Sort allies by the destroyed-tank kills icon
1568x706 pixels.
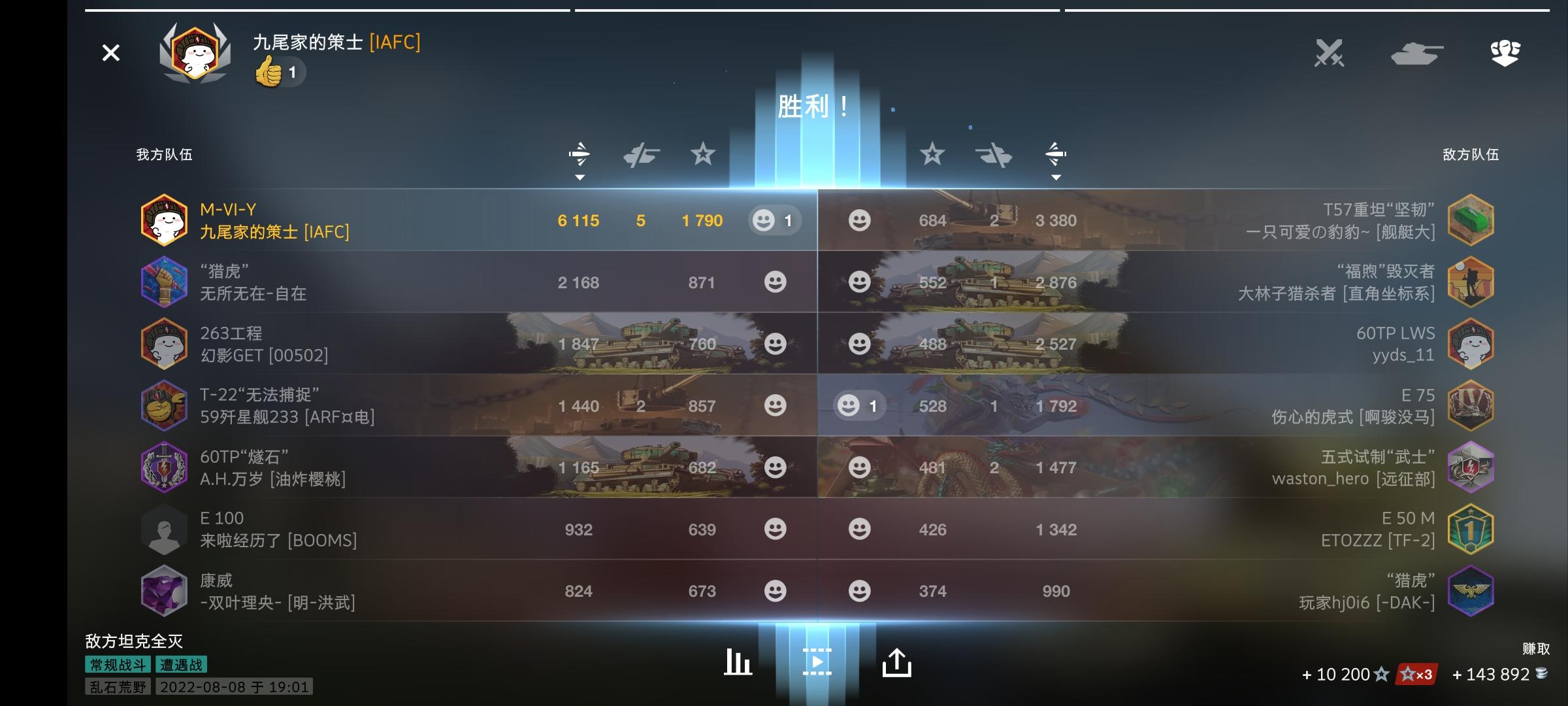pyautogui.click(x=644, y=154)
